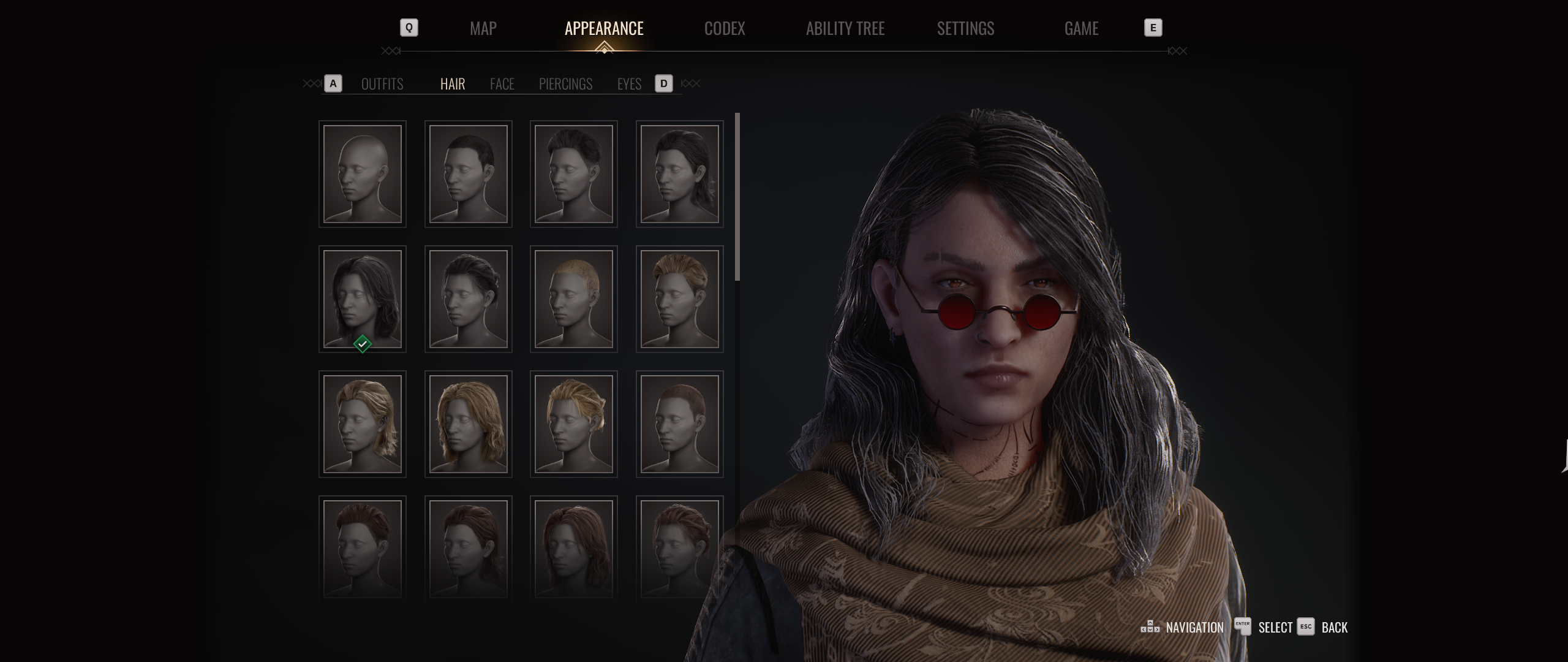1568x662 pixels.
Task: Pick the long wavy blonde hairstyle
Action: (x=469, y=424)
